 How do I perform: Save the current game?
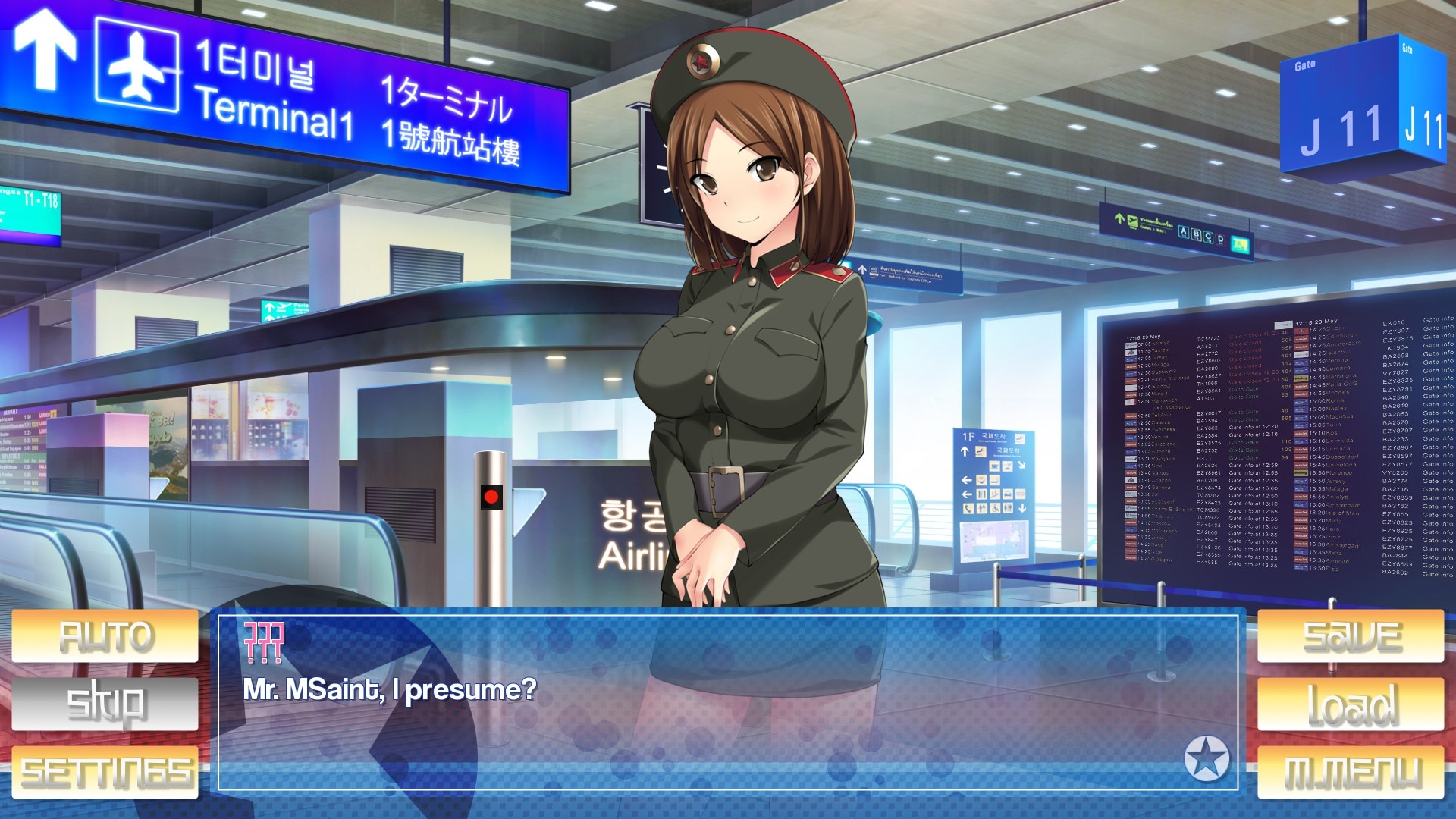click(1351, 636)
